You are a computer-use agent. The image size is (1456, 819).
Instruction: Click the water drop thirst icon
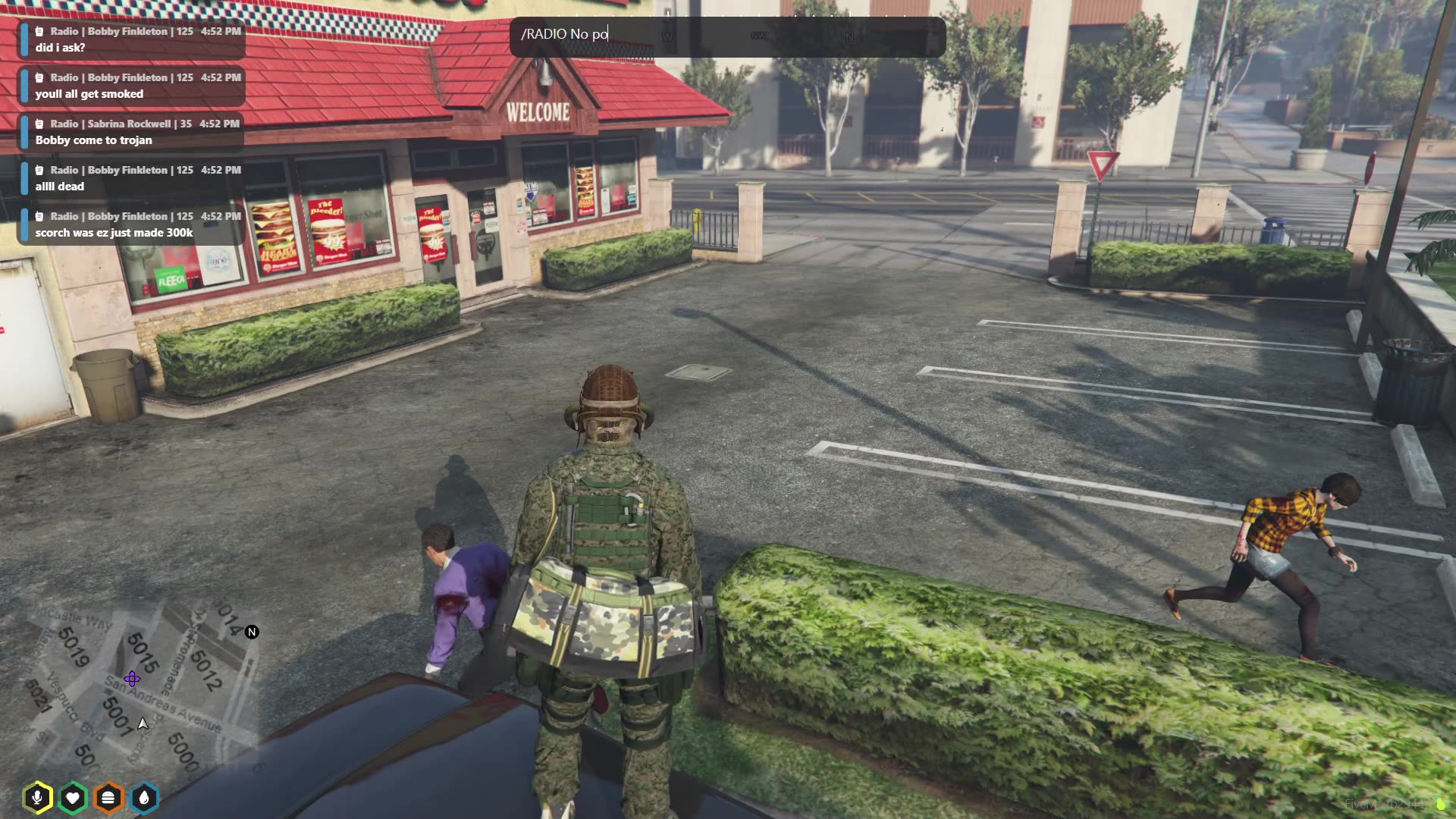coord(143,797)
